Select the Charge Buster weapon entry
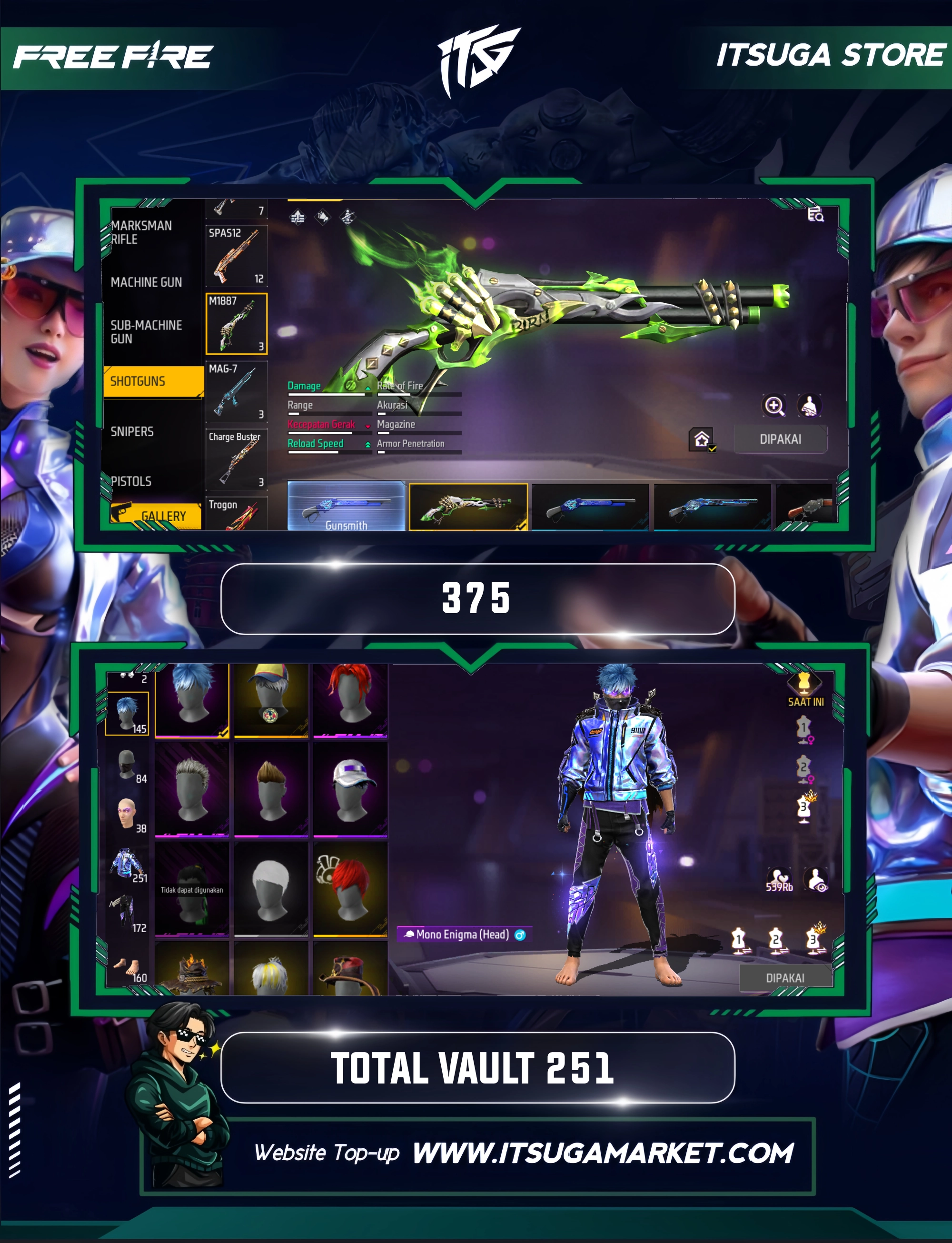 click(236, 460)
